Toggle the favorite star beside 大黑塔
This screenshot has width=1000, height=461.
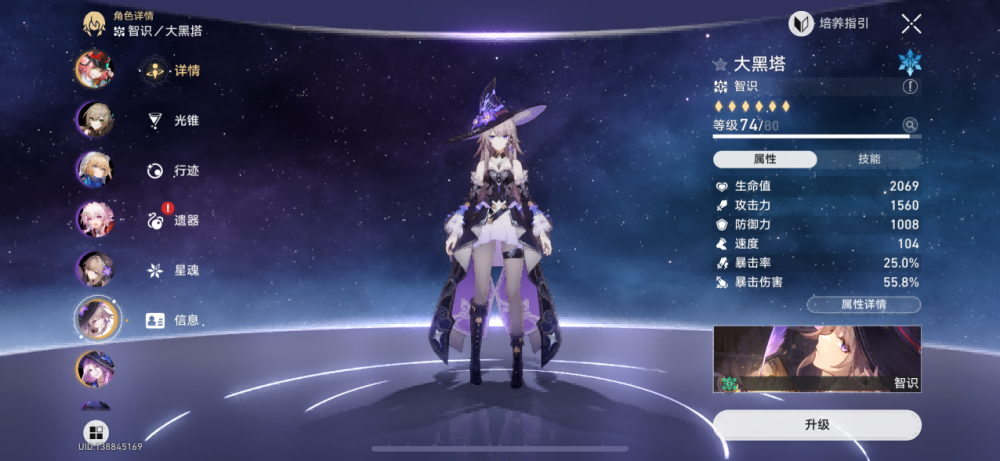(x=720, y=65)
